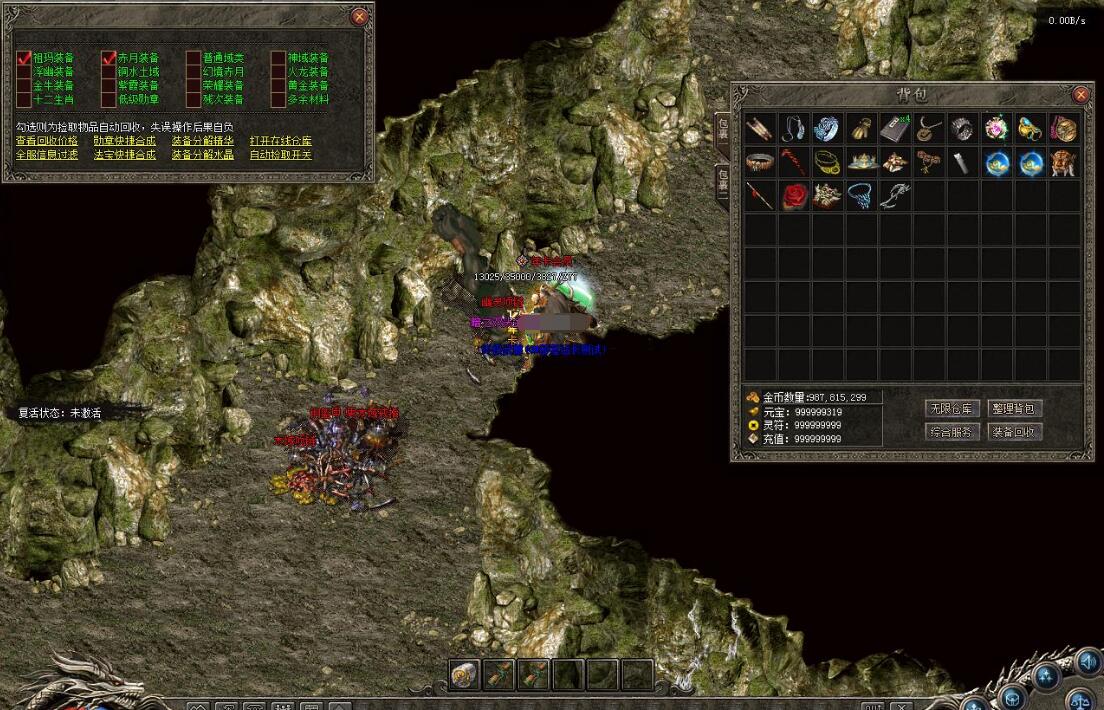1104x710 pixels.
Task: Tick the 普通域装 checkbox
Action: point(194,58)
